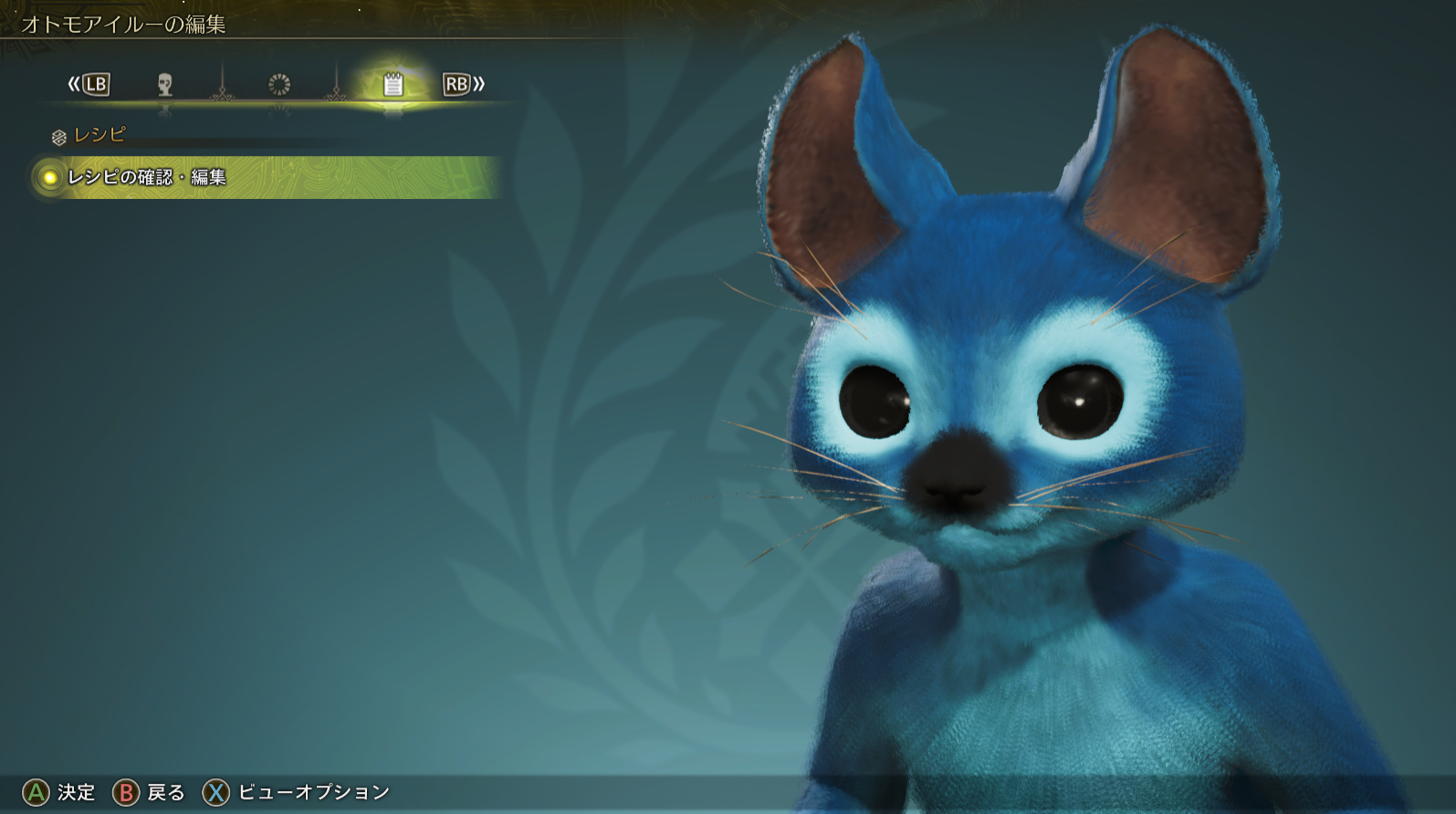
Task: Click the blue X button icon
Action: click(218, 792)
